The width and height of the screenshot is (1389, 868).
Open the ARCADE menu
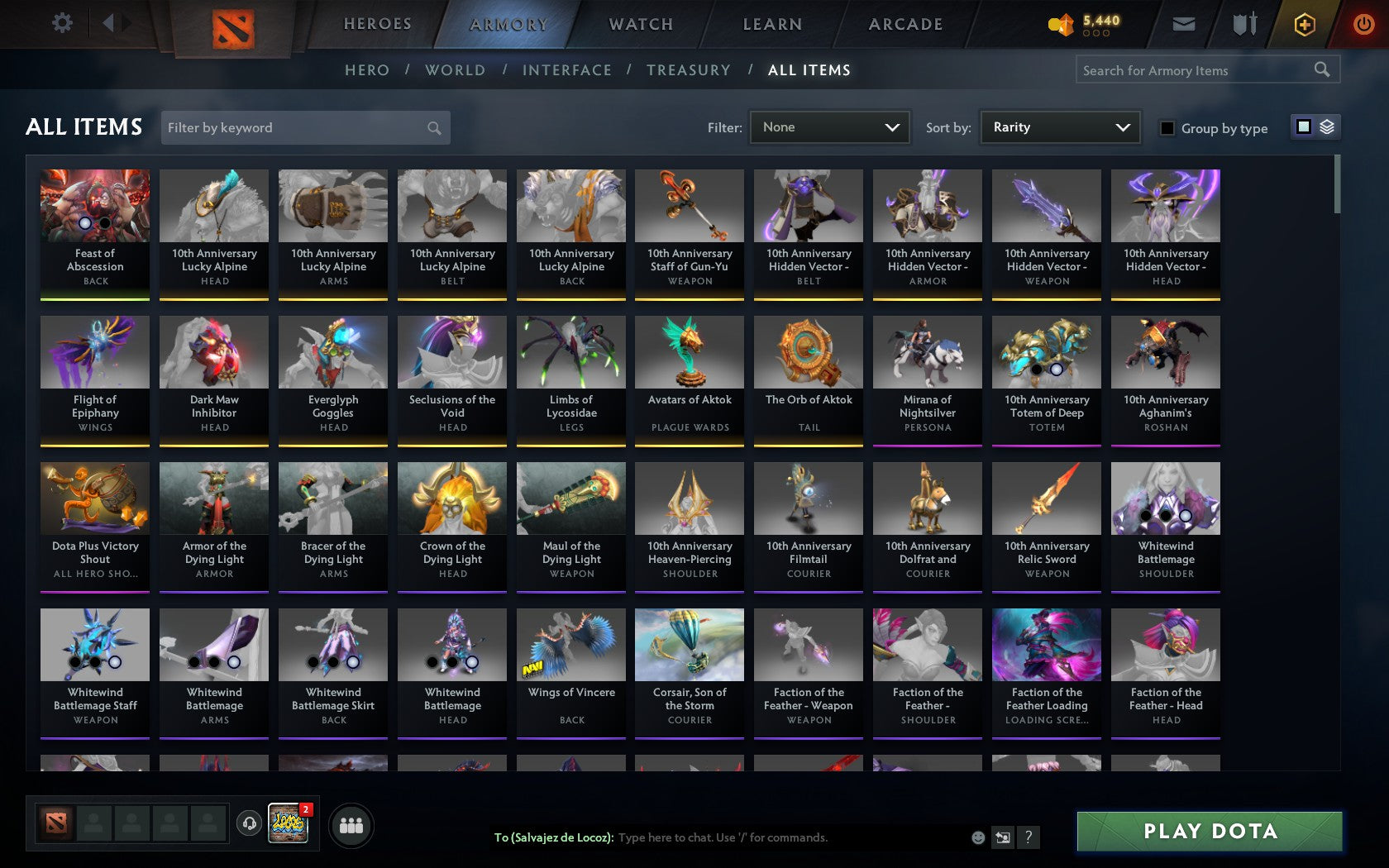tap(905, 24)
